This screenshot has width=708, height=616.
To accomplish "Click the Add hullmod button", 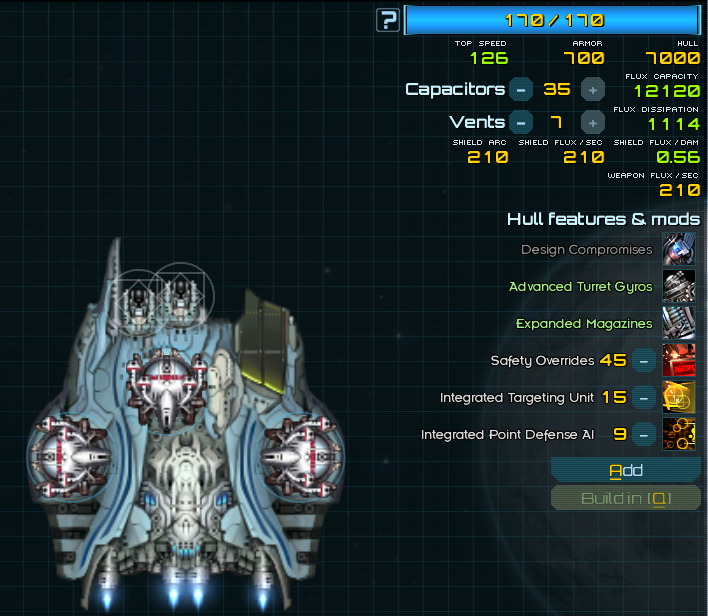I will click(x=626, y=470).
